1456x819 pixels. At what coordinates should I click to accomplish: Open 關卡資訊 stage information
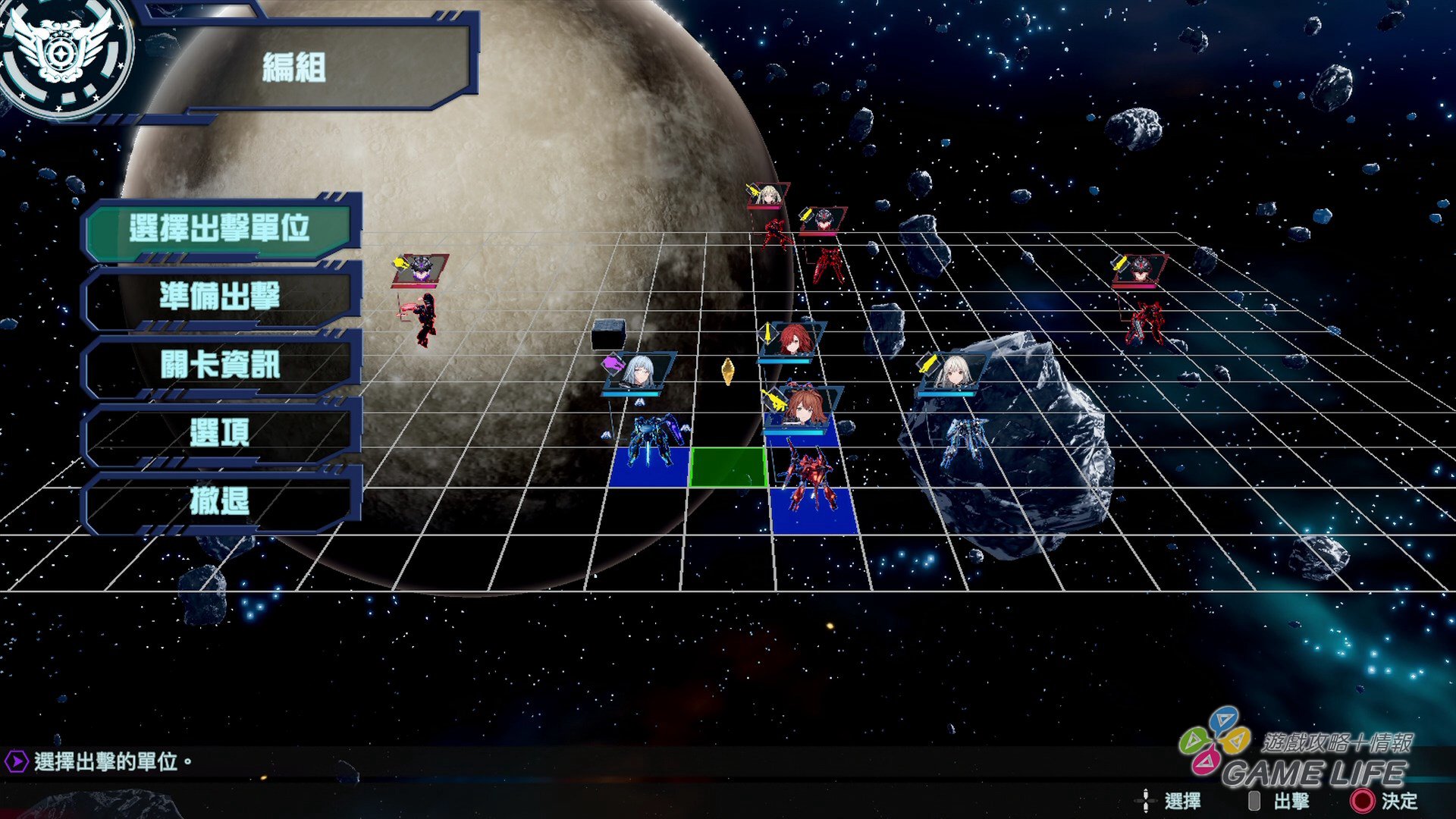(219, 364)
